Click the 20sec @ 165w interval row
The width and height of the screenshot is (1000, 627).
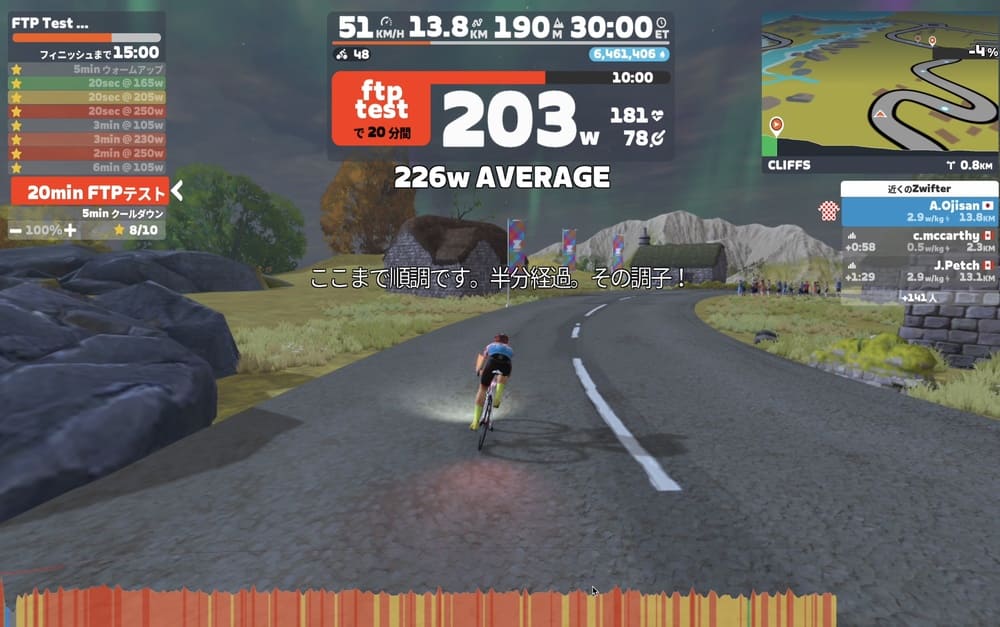(x=88, y=83)
